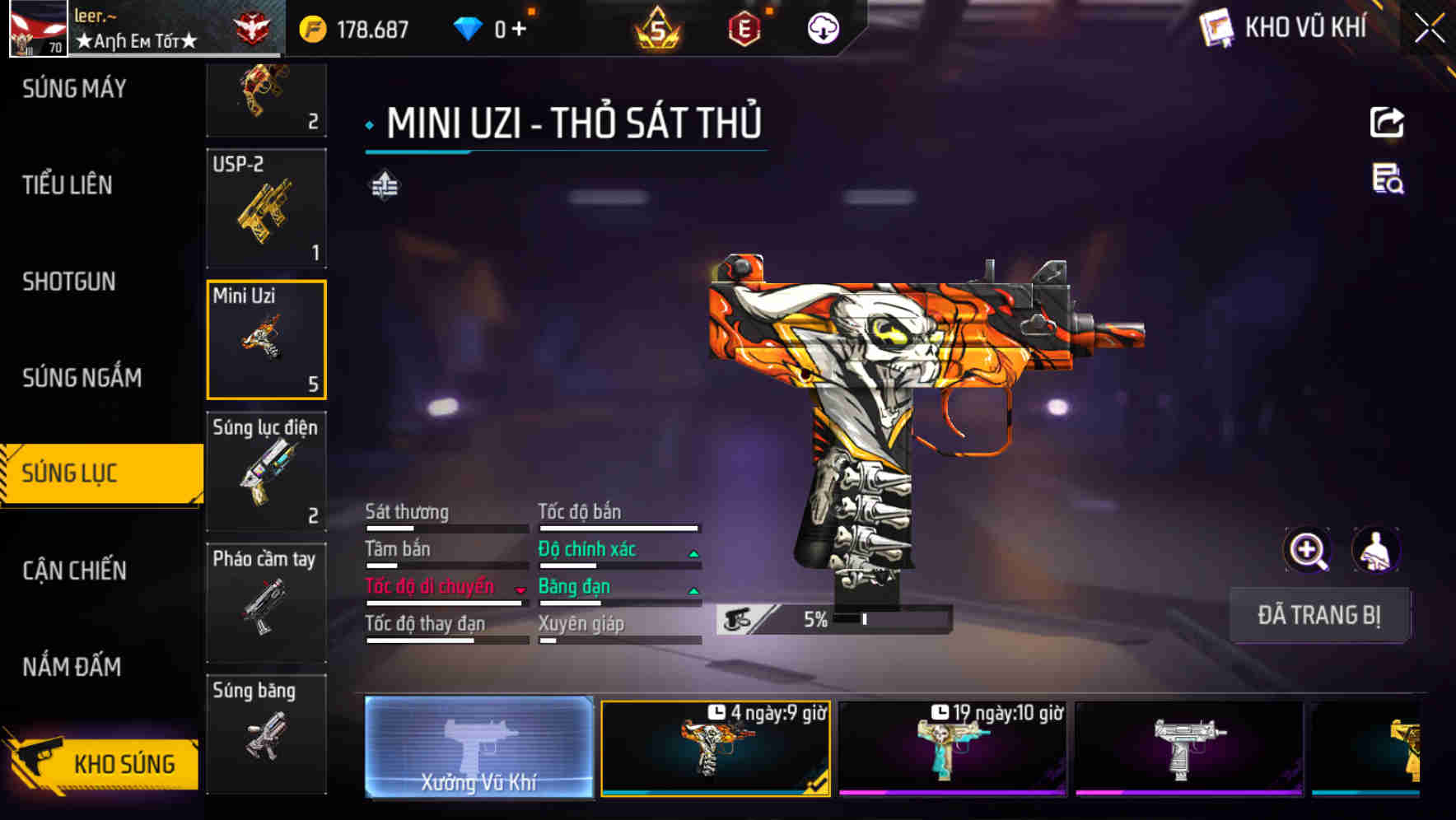Open the cloud download icon in top bar

click(823, 27)
